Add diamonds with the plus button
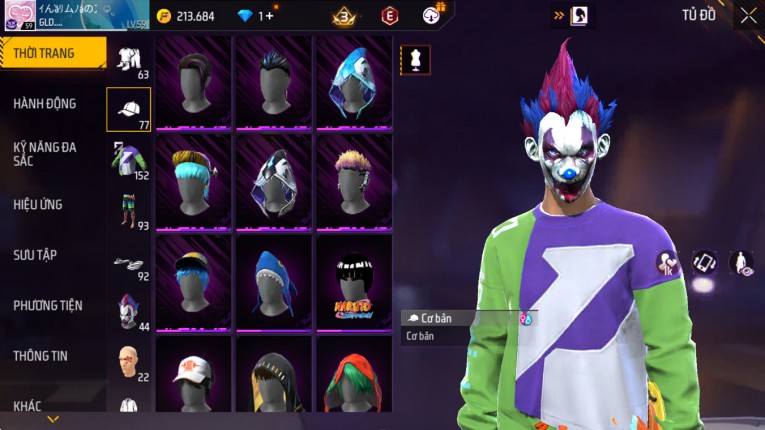 [x=270, y=16]
